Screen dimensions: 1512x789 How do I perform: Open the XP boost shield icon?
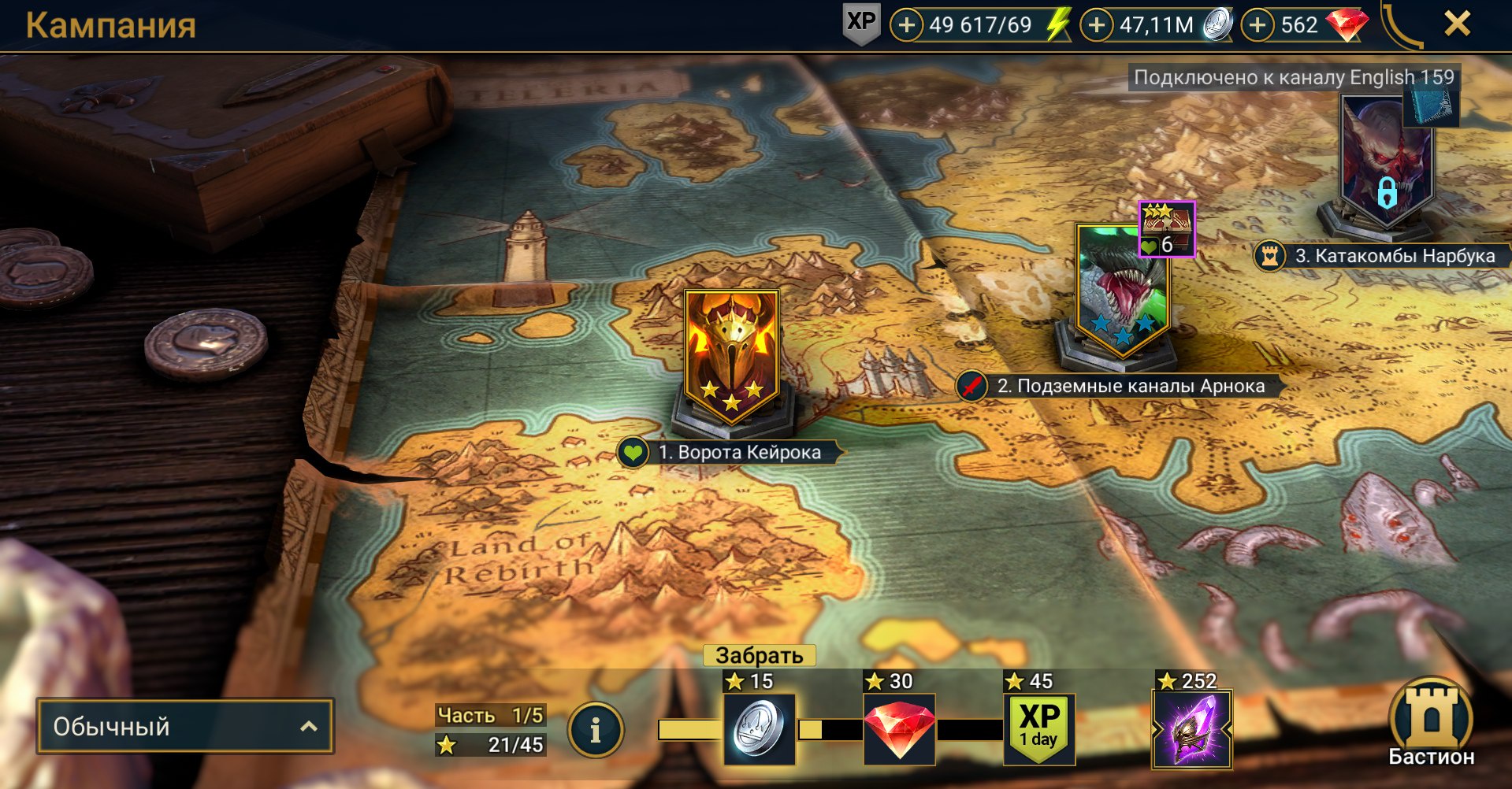[x=860, y=24]
